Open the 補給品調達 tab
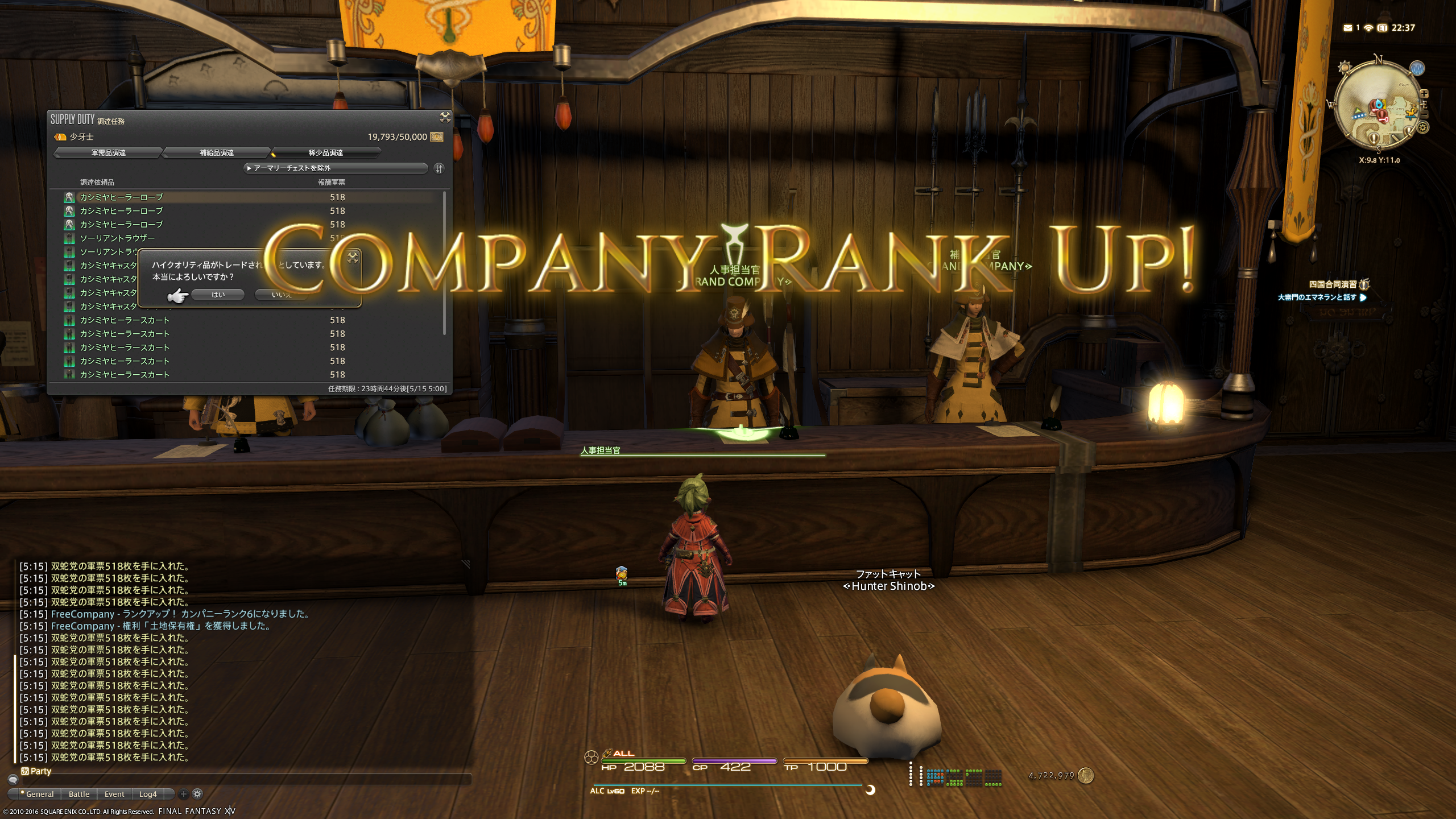 coord(216,152)
